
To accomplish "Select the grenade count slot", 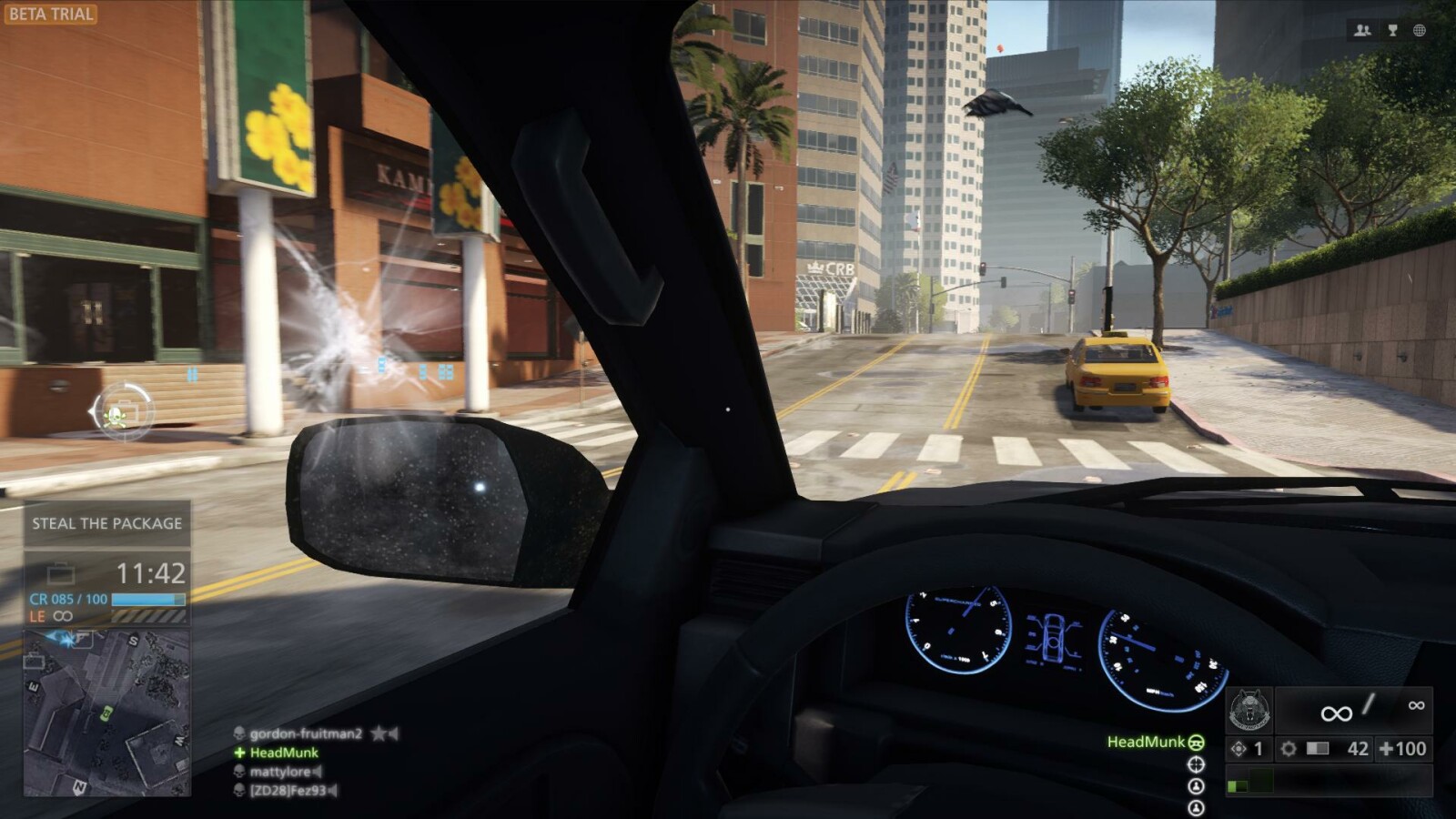I will (x=1249, y=749).
